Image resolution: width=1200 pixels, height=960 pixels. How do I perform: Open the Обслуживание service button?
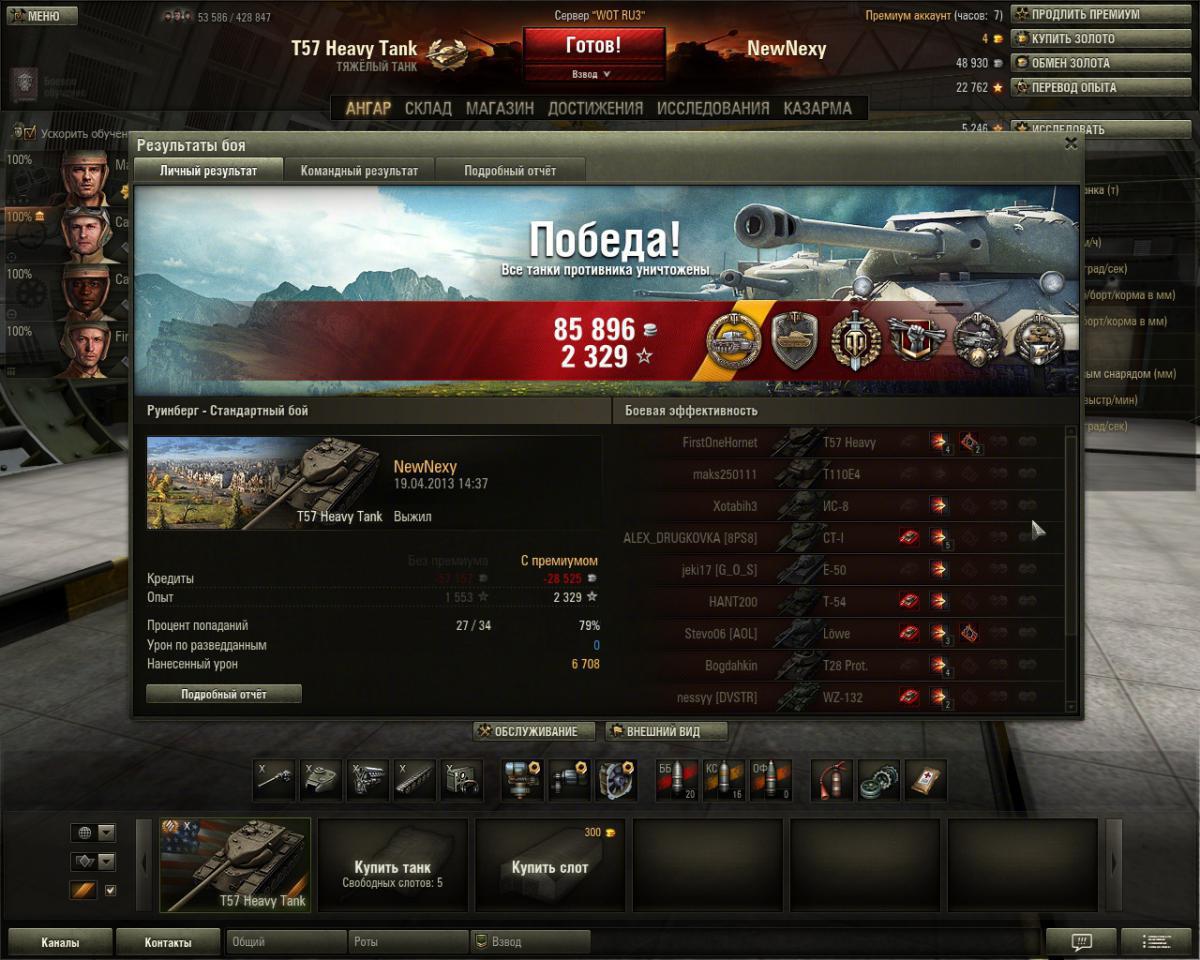(534, 732)
